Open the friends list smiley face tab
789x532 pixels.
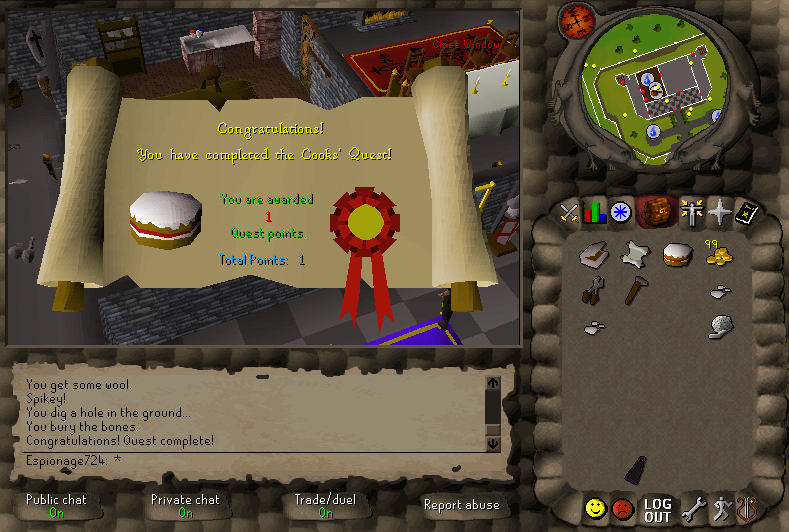[596, 509]
